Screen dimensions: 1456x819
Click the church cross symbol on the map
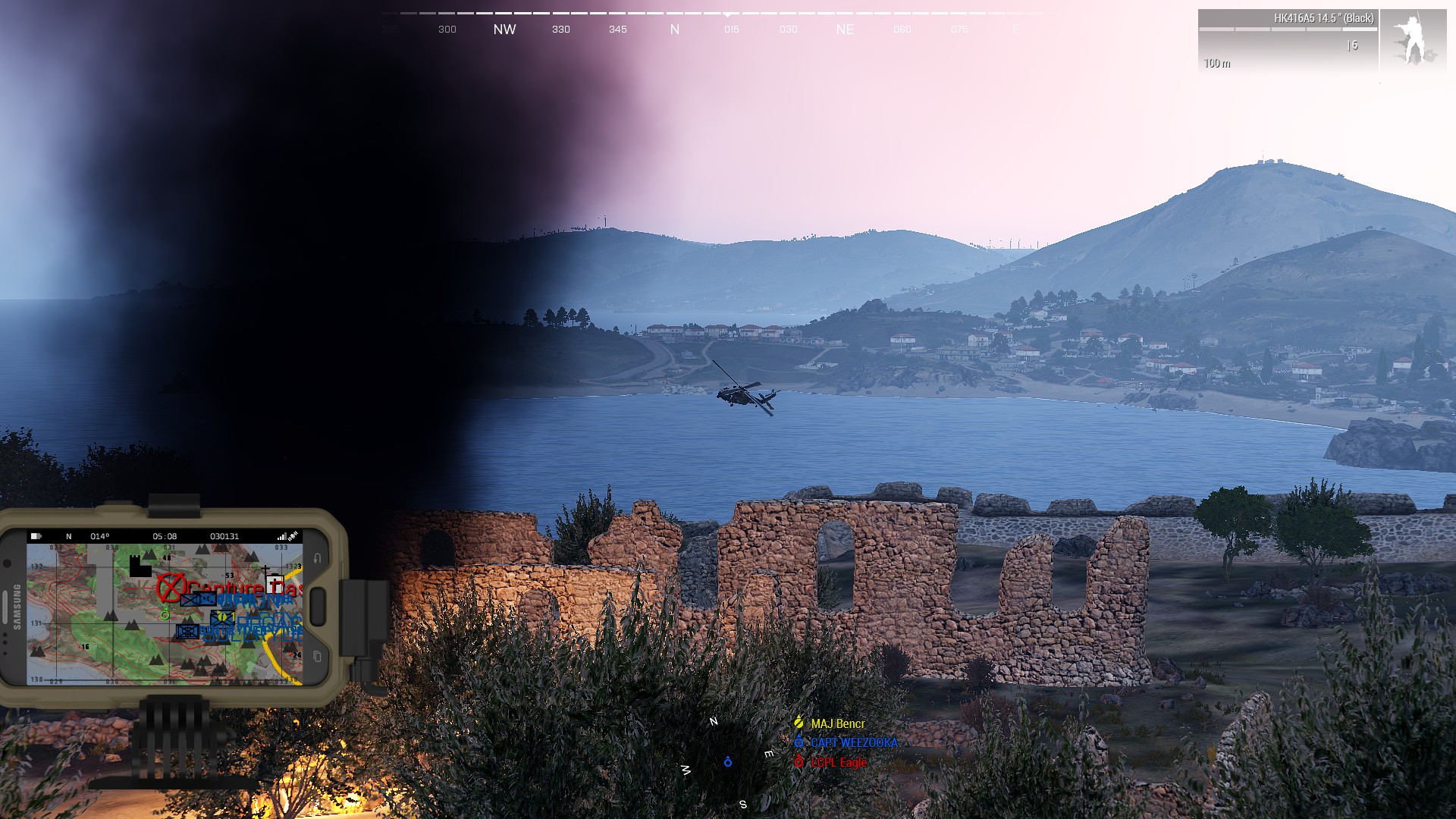pos(265,569)
